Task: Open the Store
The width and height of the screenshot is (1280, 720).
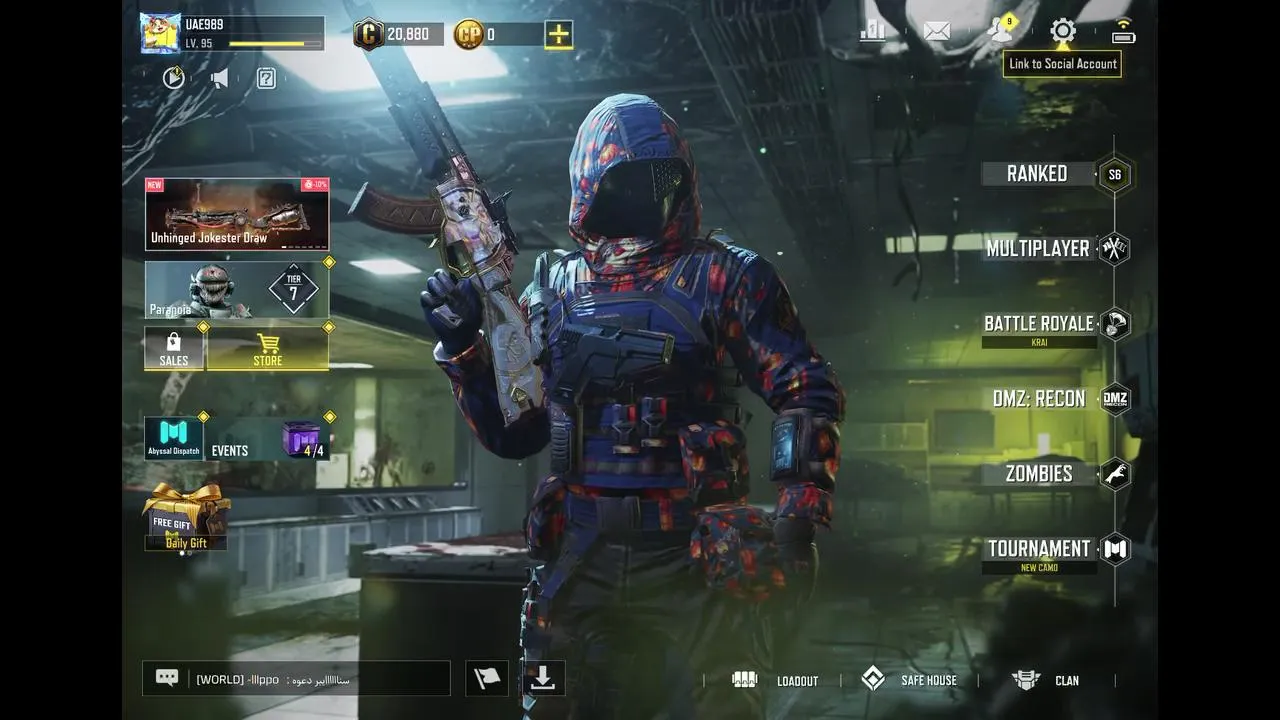Action: 268,349
